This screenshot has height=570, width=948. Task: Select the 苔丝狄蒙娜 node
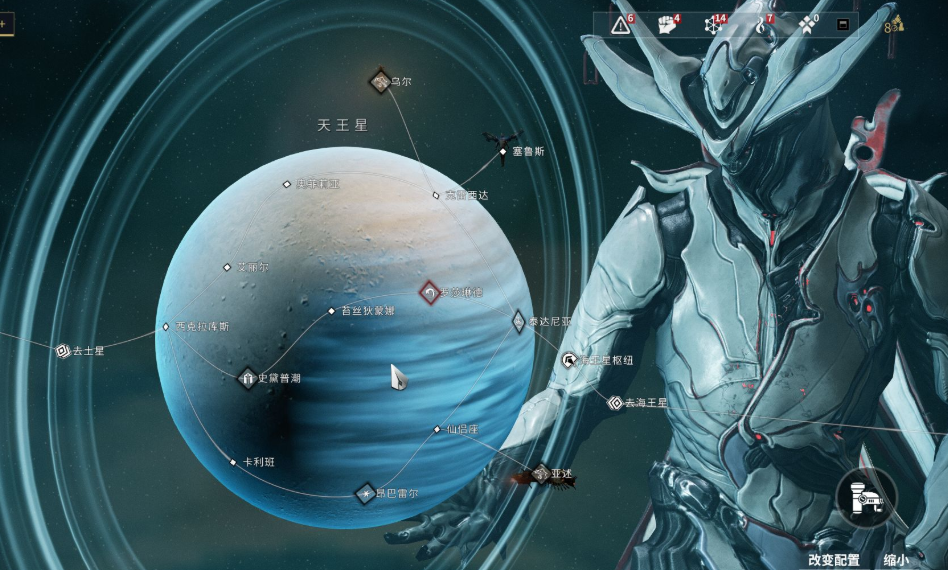click(332, 311)
